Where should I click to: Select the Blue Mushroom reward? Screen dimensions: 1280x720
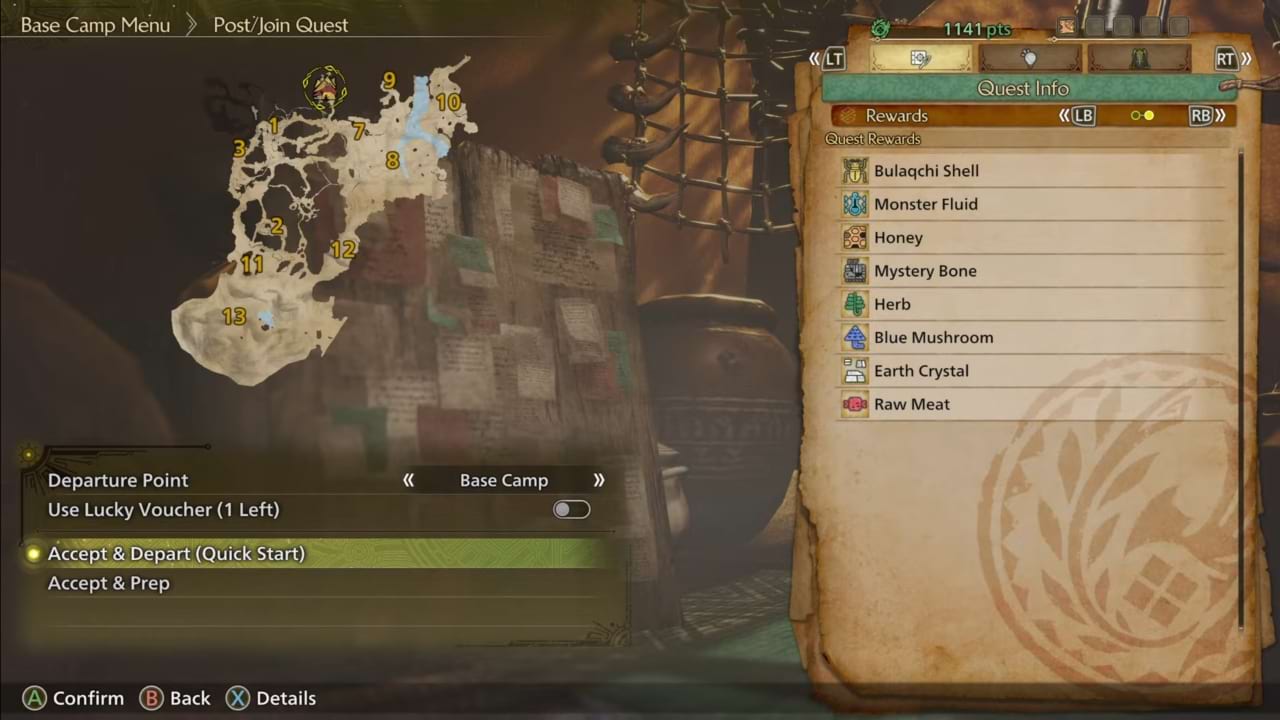(933, 337)
